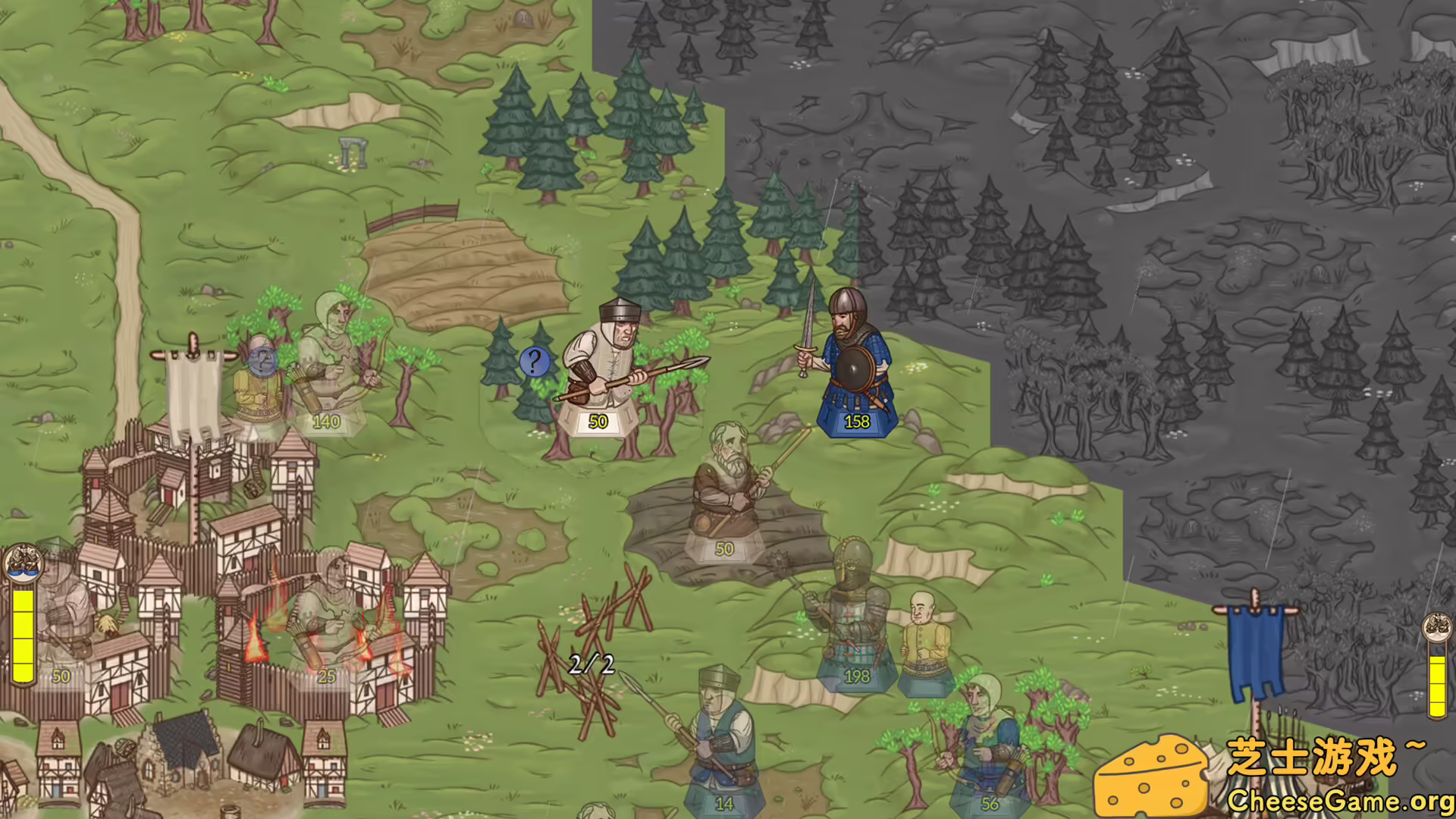The image size is (1456, 819).
Task: Click the question mark over the yellow villager
Action: [x=263, y=362]
